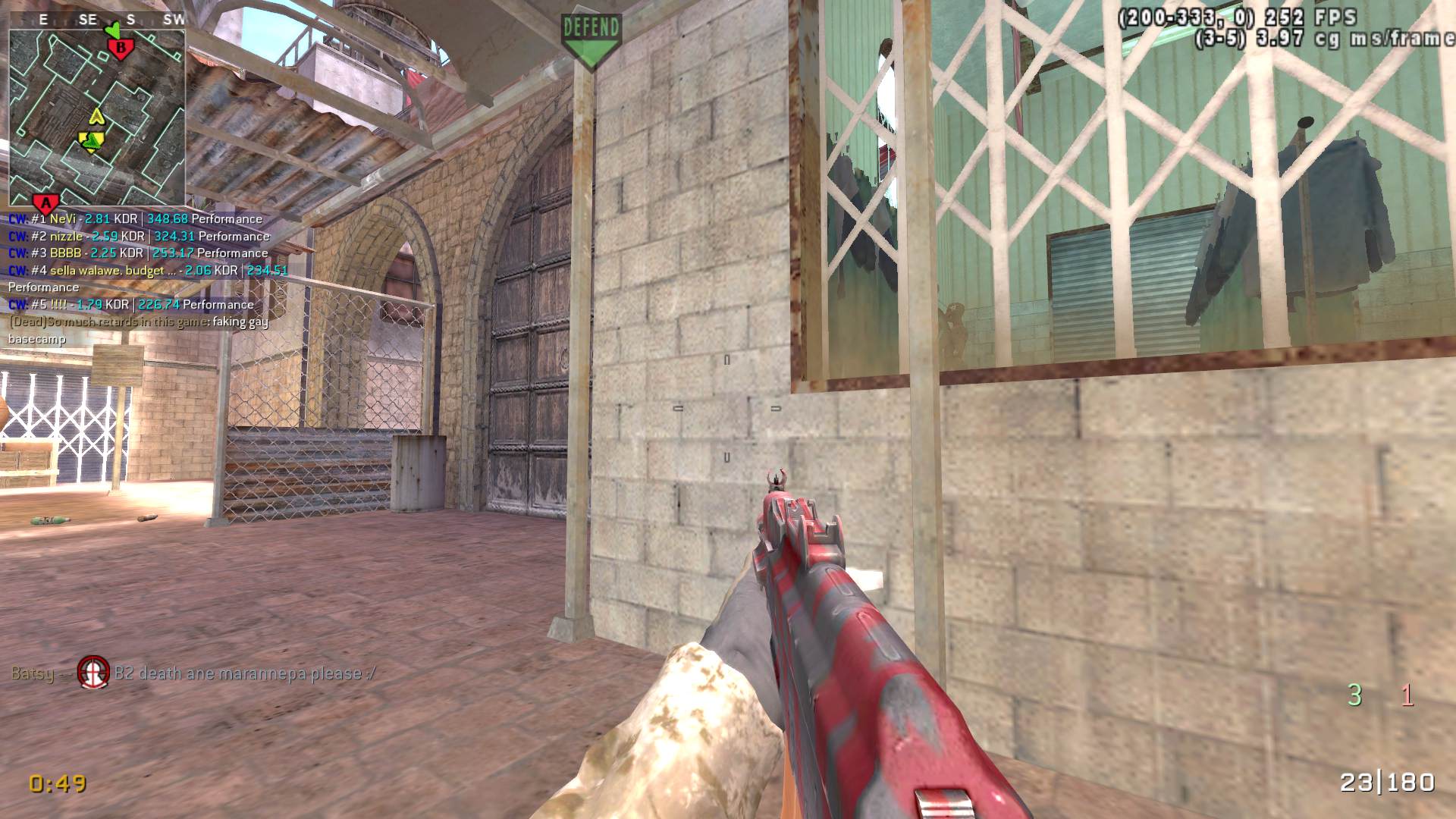The height and width of the screenshot is (819, 1456).
Task: Click the green DEFEND objective waypoint
Action: pos(591,39)
